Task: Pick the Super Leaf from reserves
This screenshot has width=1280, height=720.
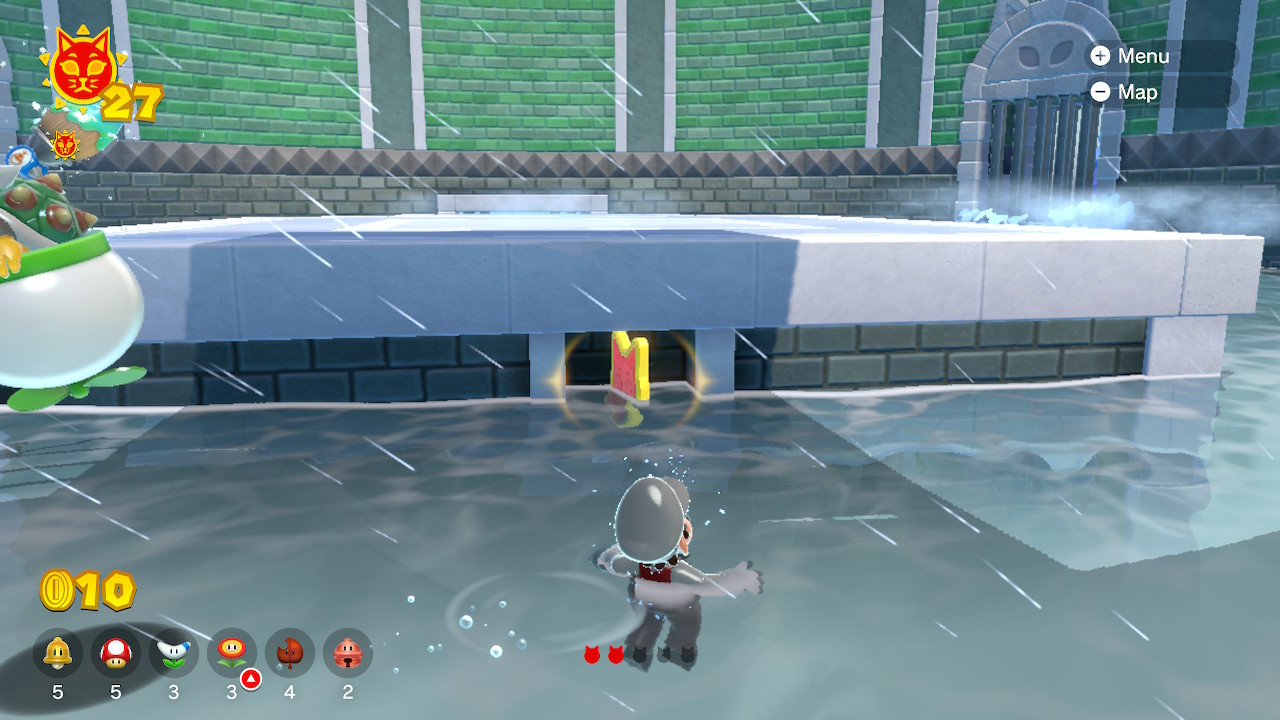Action: coord(290,654)
